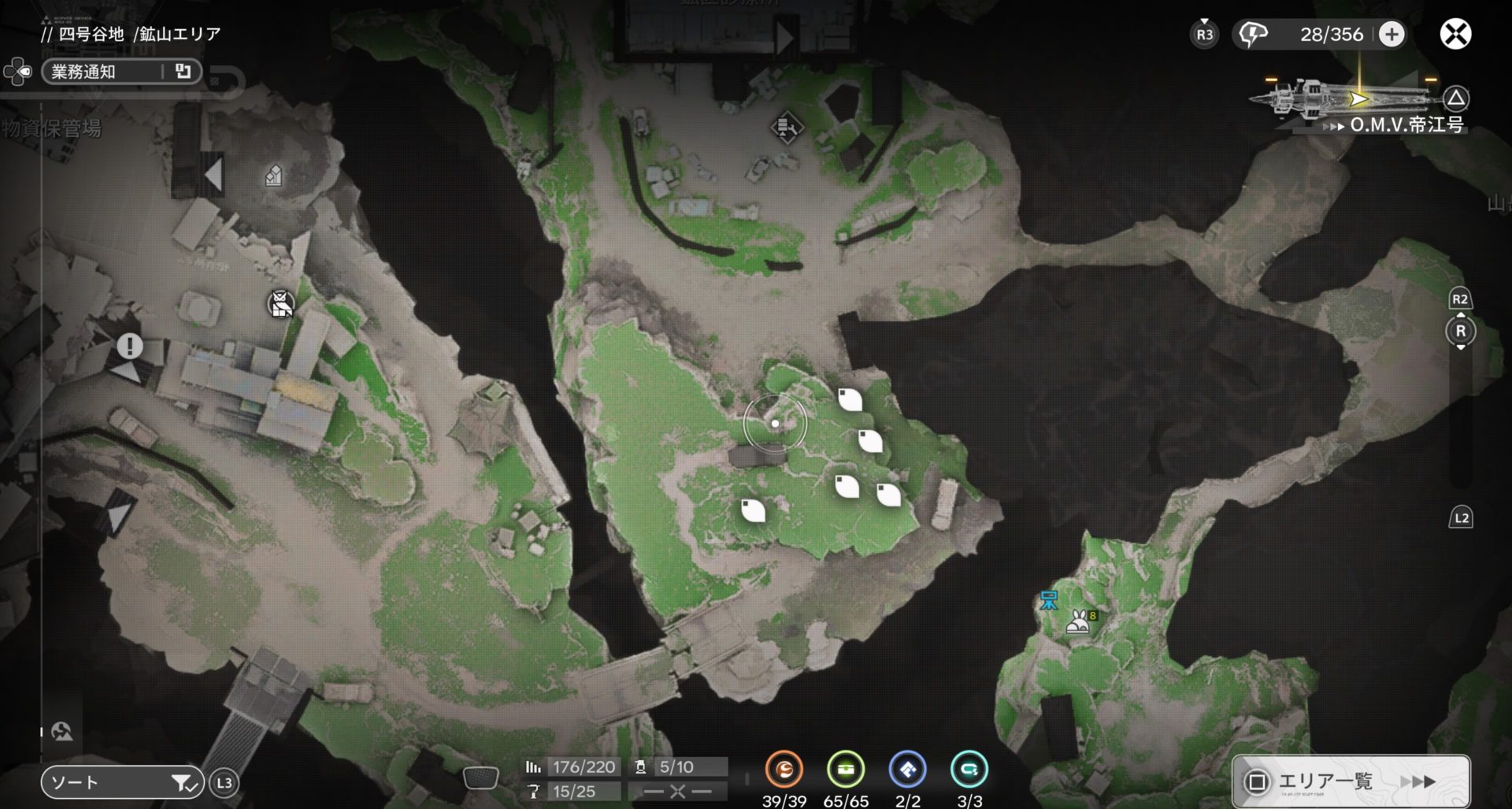Show the green treasure chest tracker
1512x809 pixels.
point(846,770)
